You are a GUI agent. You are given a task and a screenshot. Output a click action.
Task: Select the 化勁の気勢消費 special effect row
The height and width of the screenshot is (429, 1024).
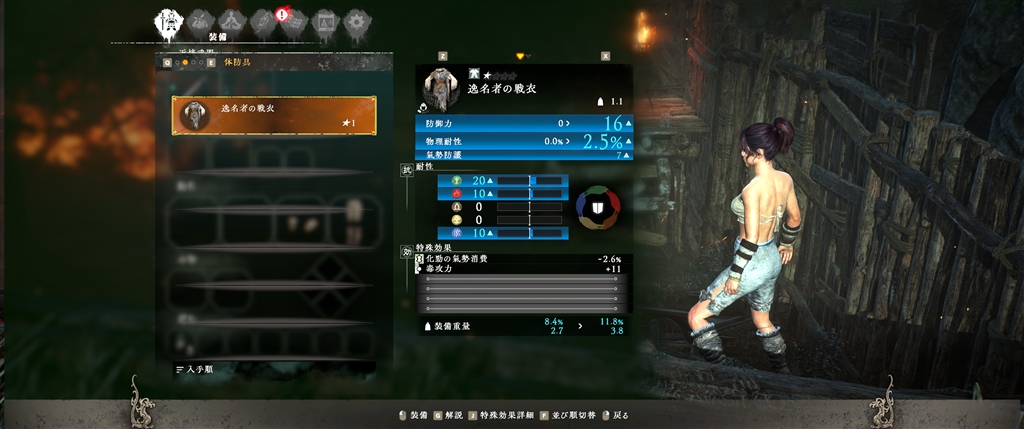[x=522, y=259]
